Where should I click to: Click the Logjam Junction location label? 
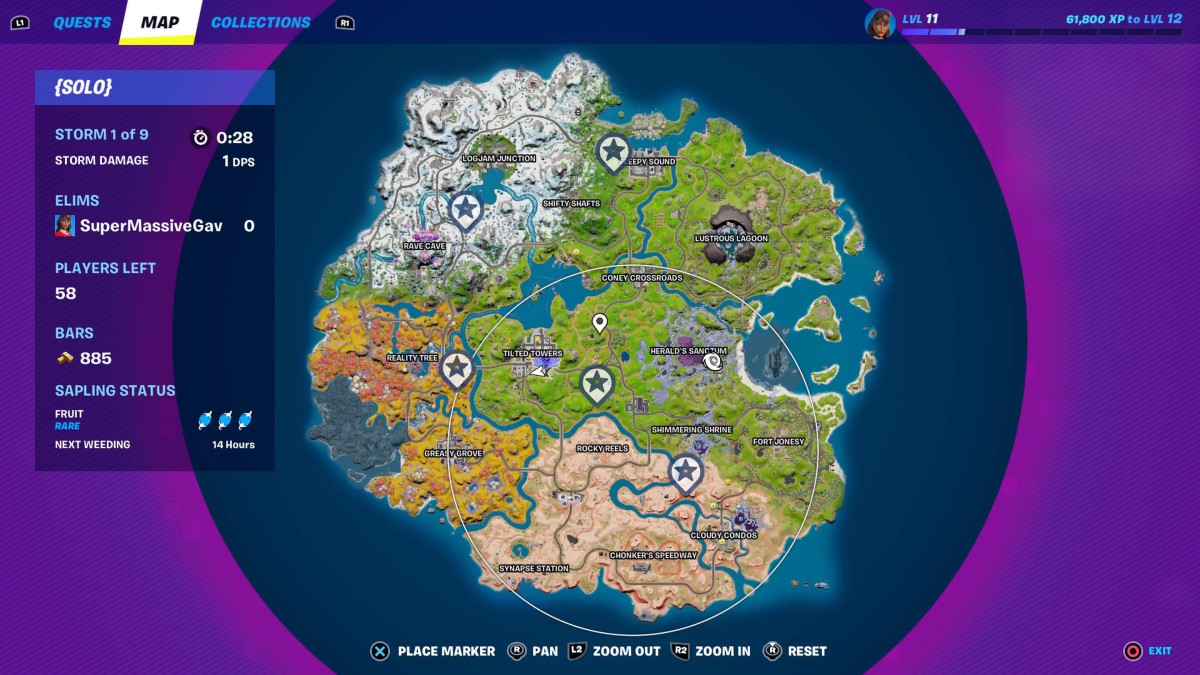pos(499,158)
